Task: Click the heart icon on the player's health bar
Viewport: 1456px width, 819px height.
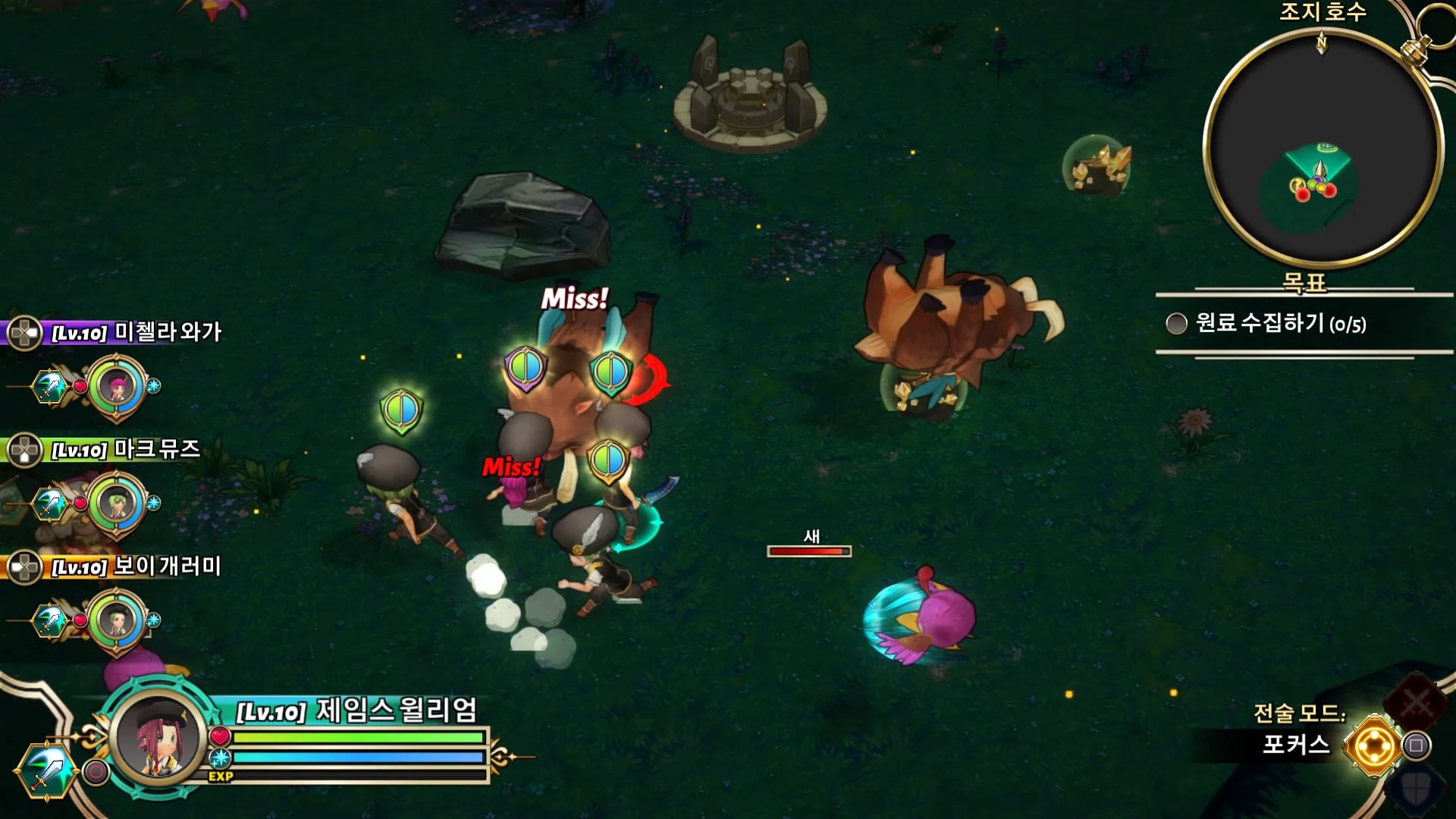Action: pyautogui.click(x=220, y=737)
